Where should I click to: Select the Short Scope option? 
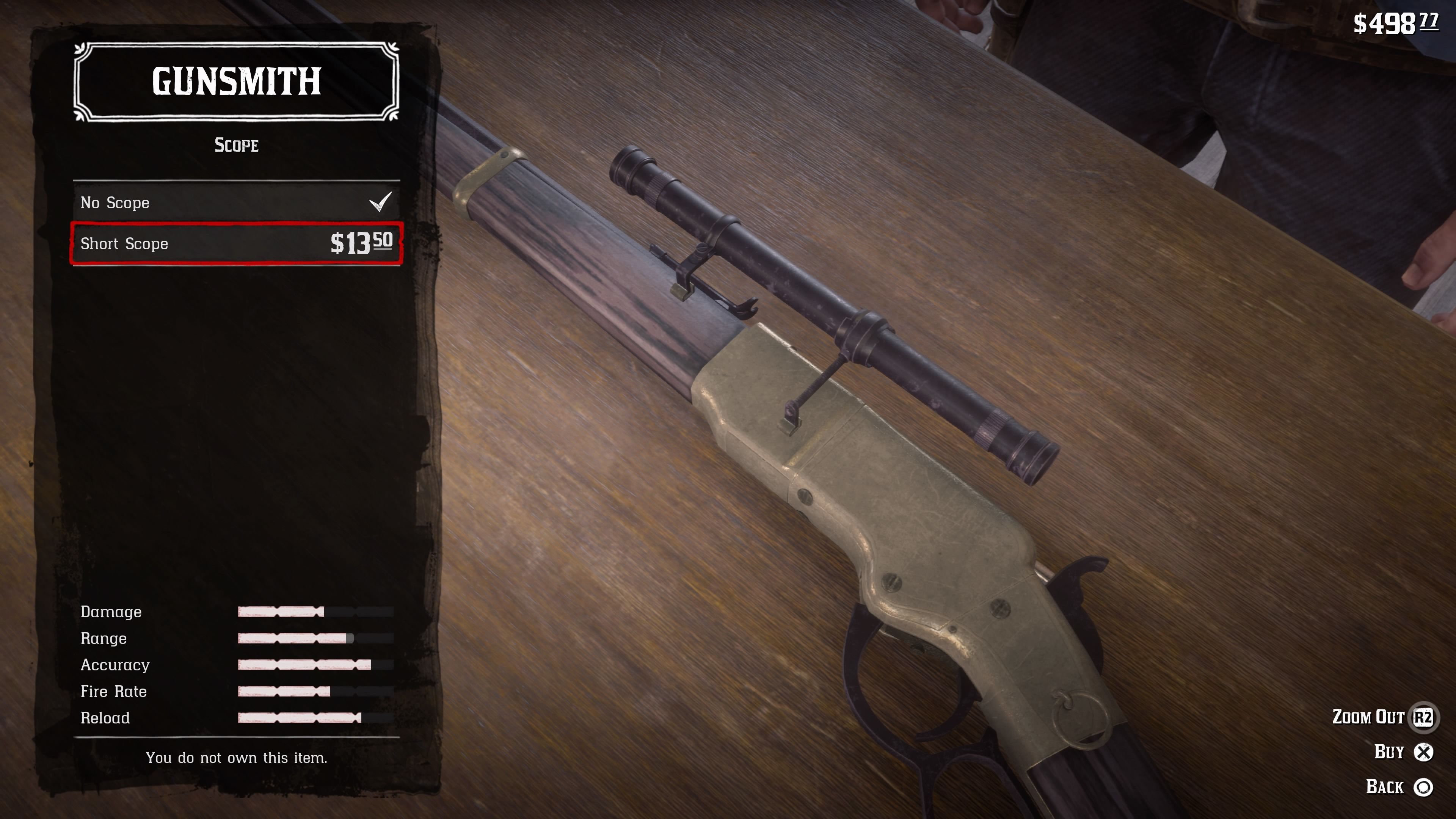pyautogui.click(x=169, y=243)
